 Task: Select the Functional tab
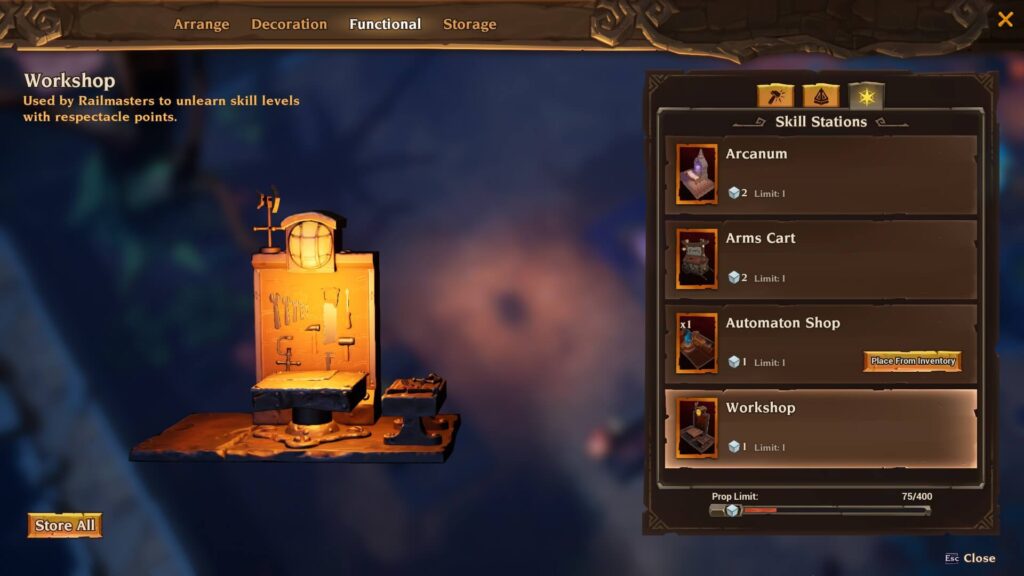pyautogui.click(x=385, y=24)
